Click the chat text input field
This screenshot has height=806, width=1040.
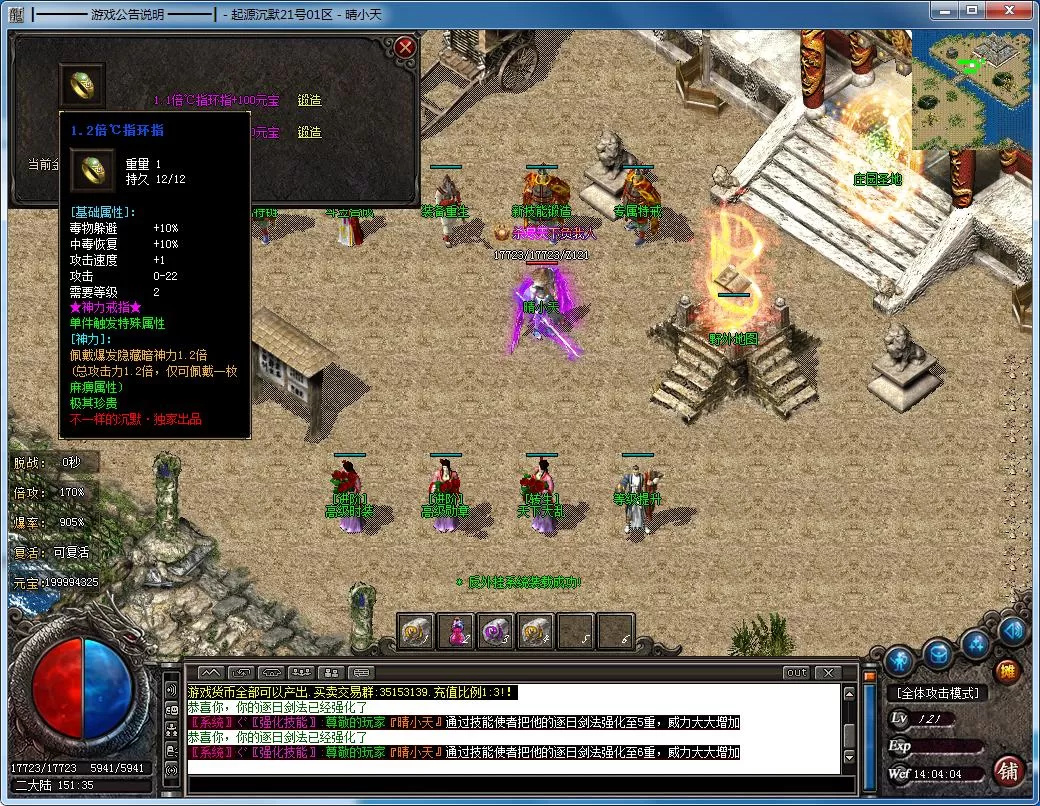coord(510,783)
